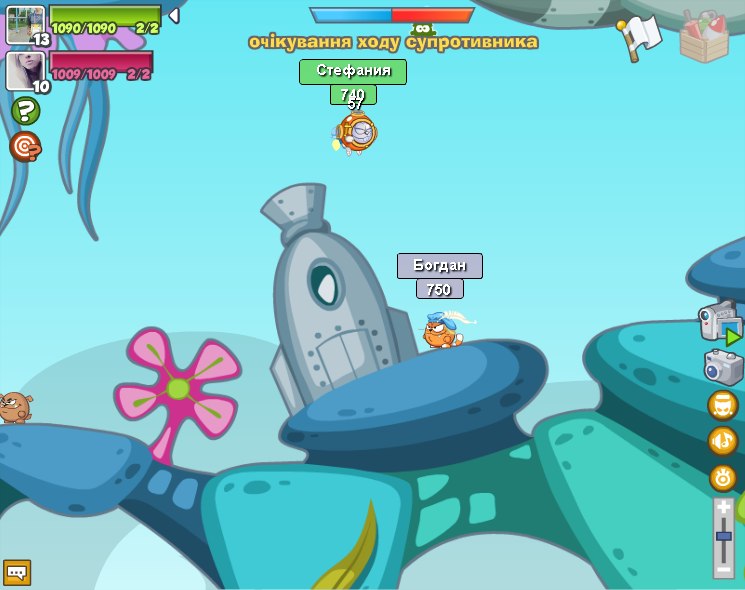Select the level 10 player avatar
The height and width of the screenshot is (590, 745).
pyautogui.click(x=25, y=71)
